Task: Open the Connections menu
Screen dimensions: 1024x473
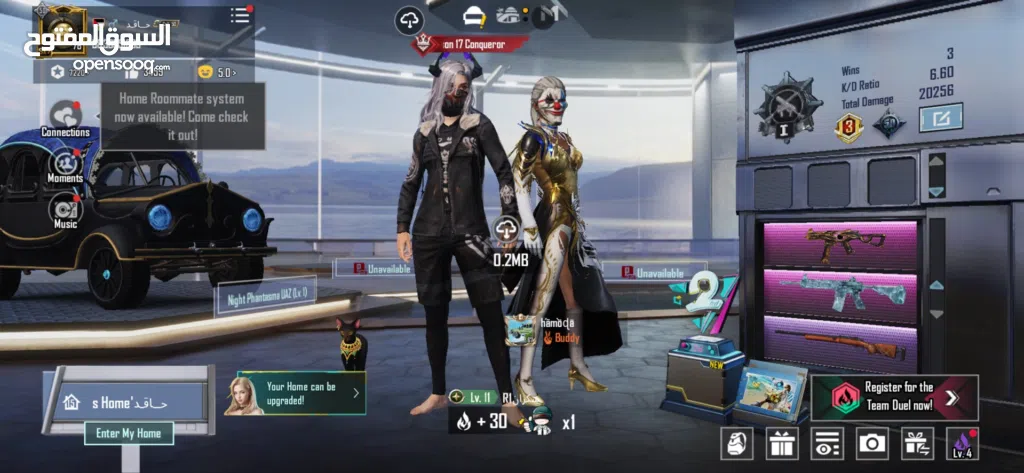Action: (x=66, y=116)
